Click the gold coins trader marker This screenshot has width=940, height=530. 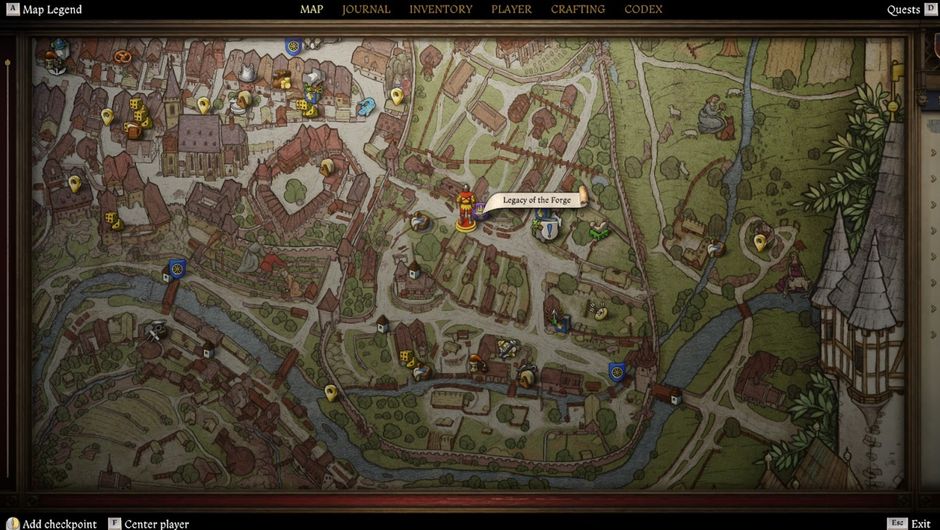point(282,79)
